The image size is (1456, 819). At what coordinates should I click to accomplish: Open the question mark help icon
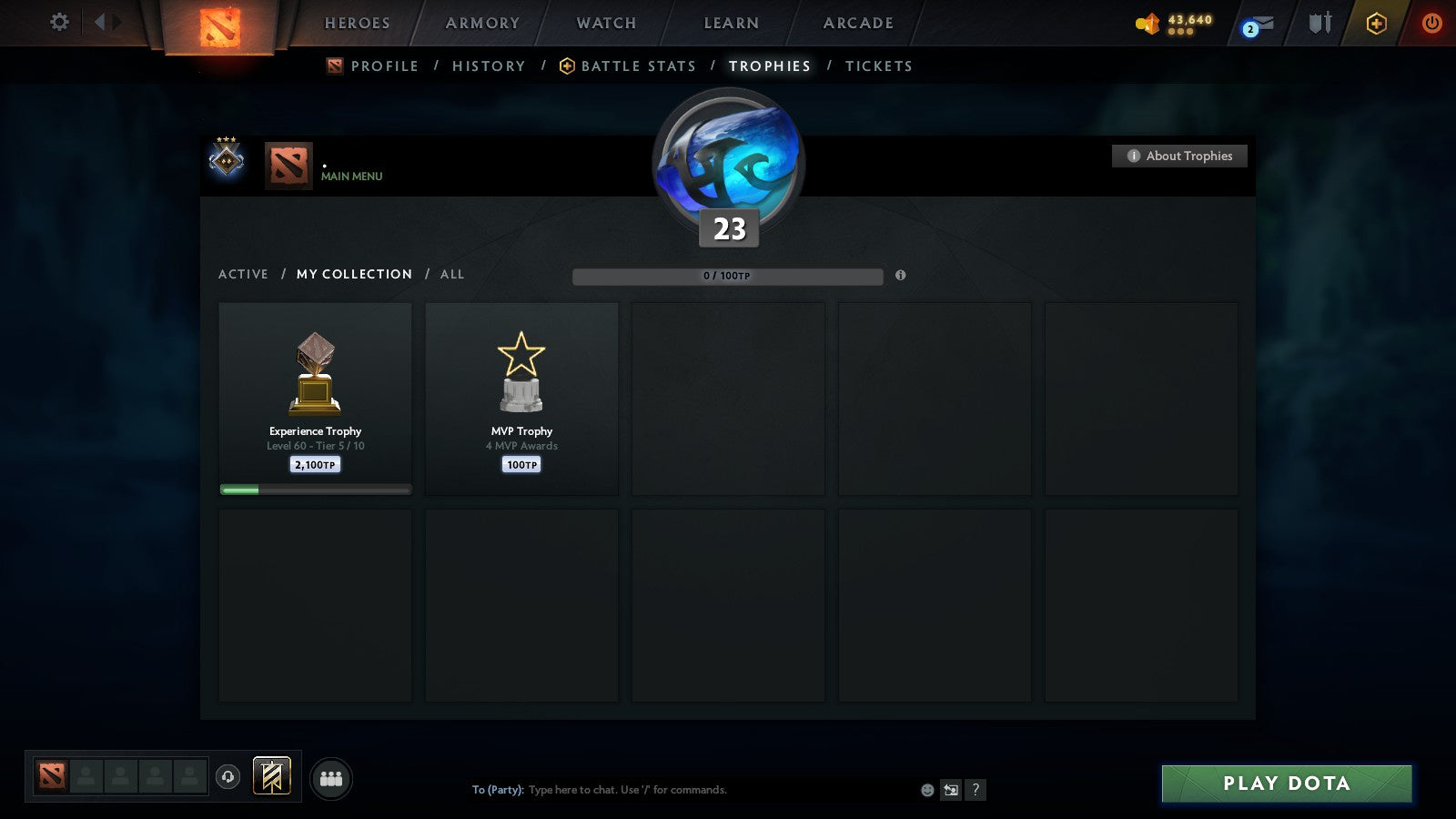coord(976,791)
